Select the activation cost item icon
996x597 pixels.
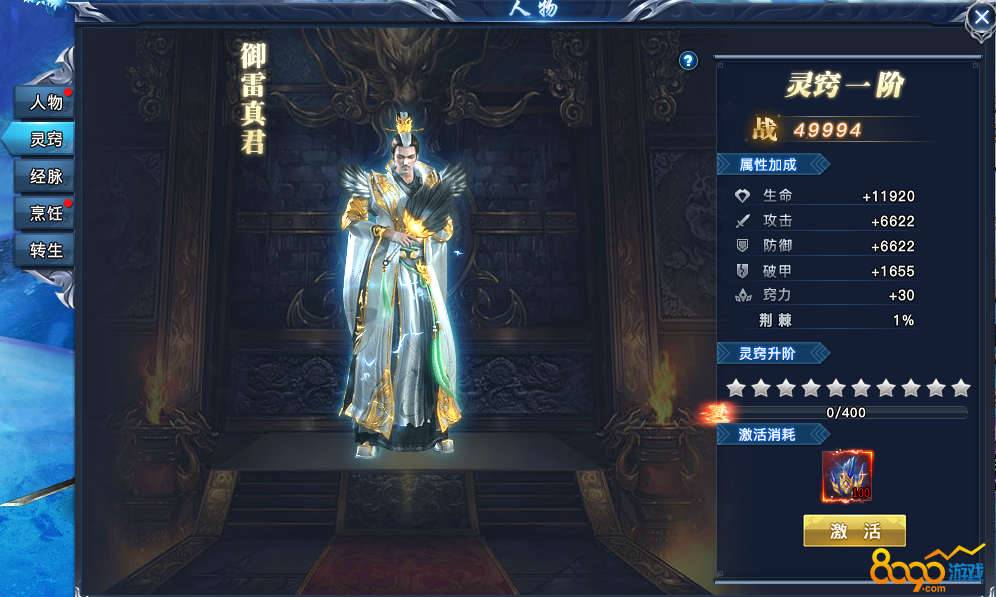point(847,475)
